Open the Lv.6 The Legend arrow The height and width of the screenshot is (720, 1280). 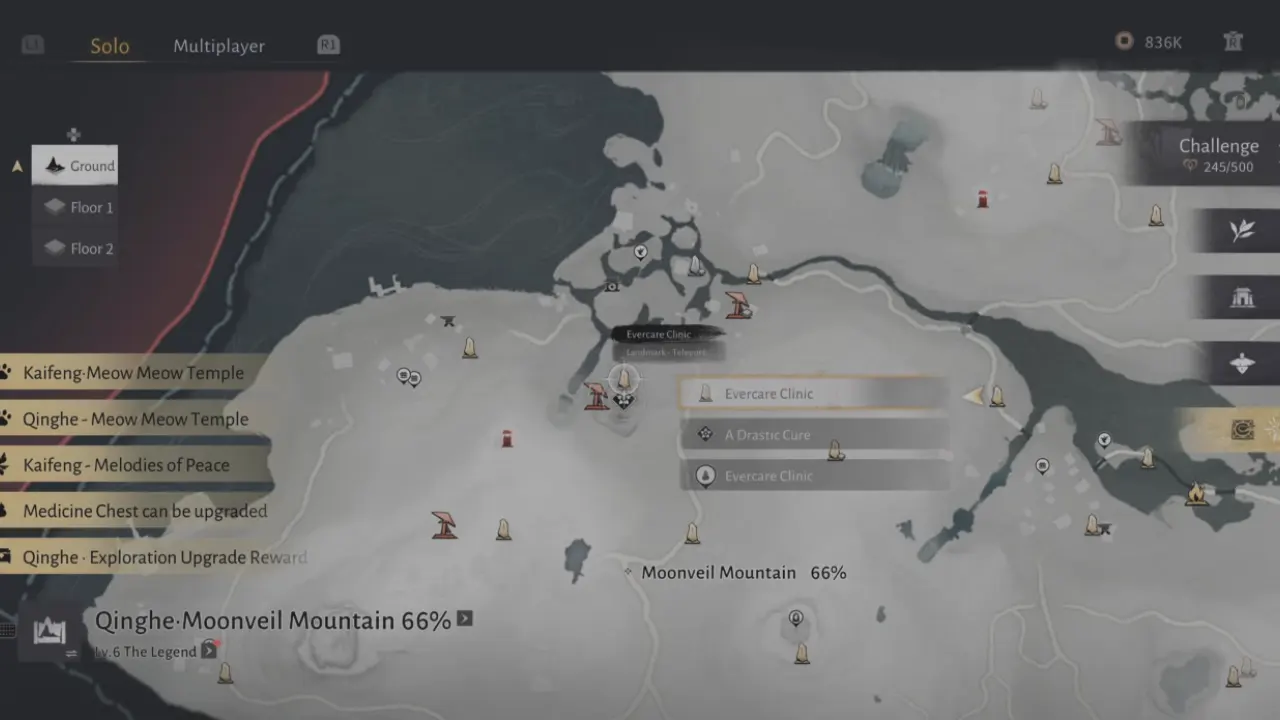pyautogui.click(x=208, y=651)
